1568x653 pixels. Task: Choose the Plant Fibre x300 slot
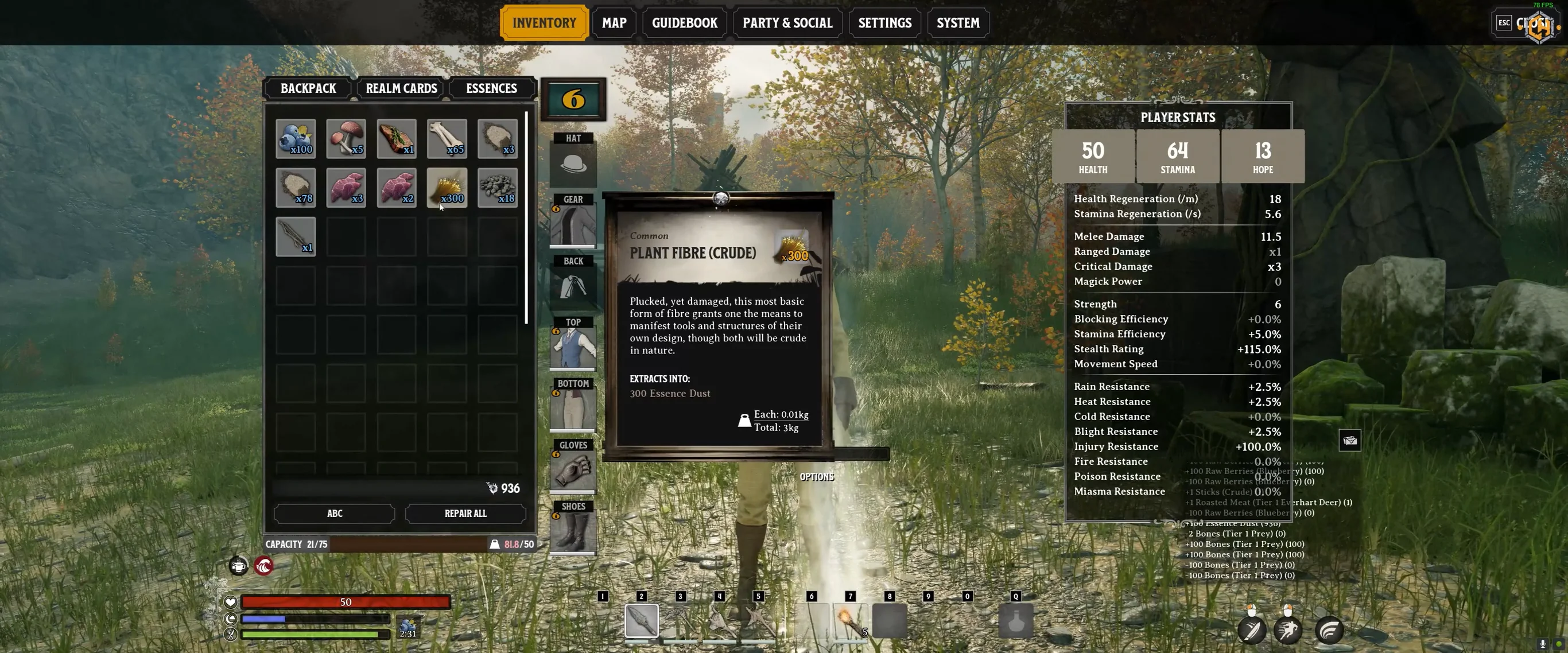coord(447,188)
